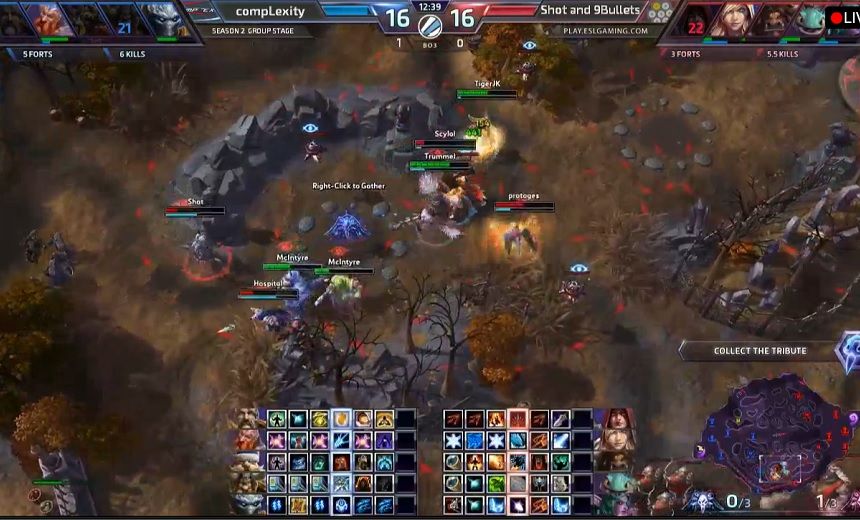Choose Brightwing's portrait in the talent panel
This screenshot has height=520, width=860.
616,484
